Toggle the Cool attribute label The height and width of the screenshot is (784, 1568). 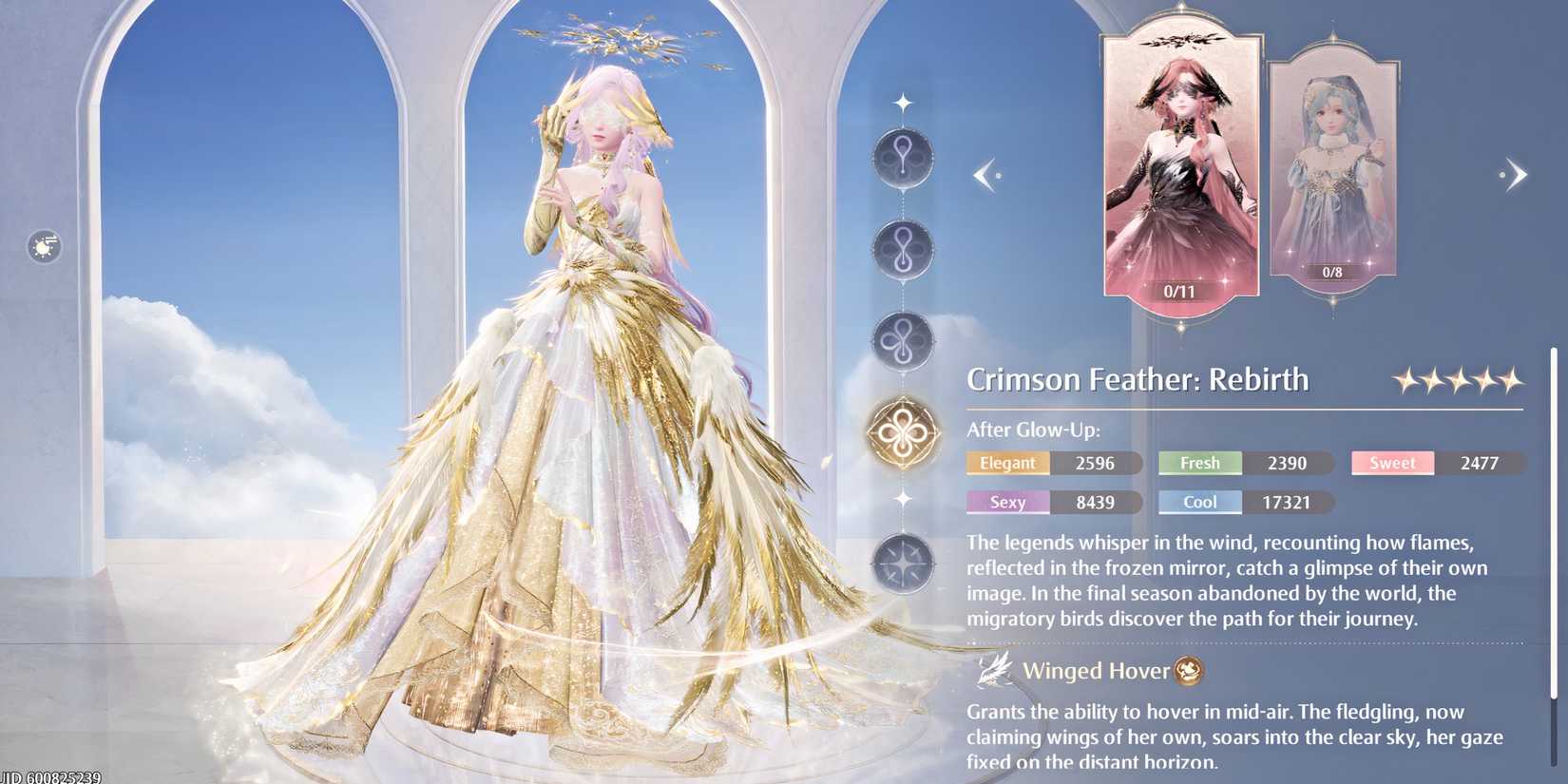(x=1199, y=502)
